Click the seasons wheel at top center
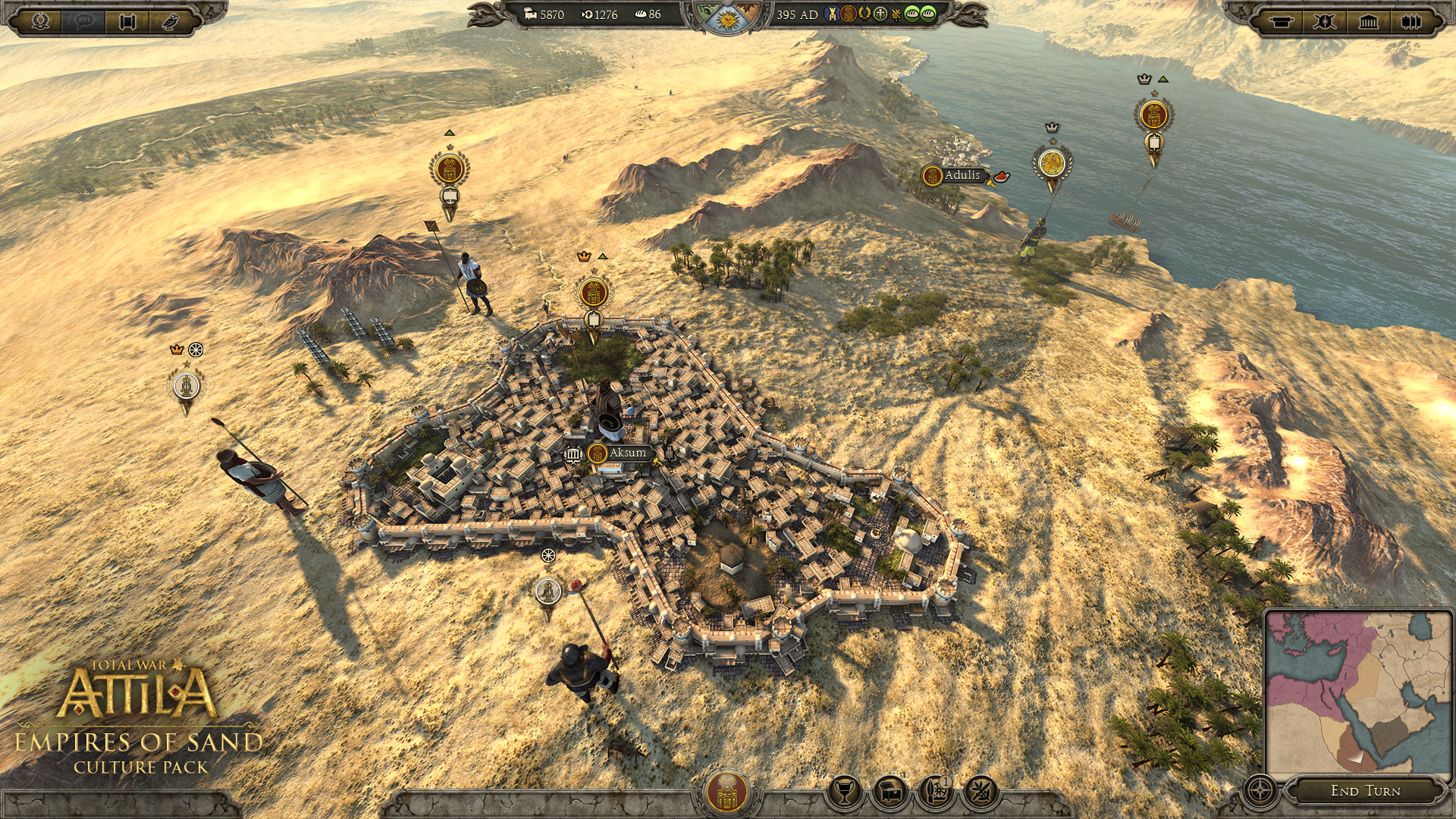 click(730, 20)
